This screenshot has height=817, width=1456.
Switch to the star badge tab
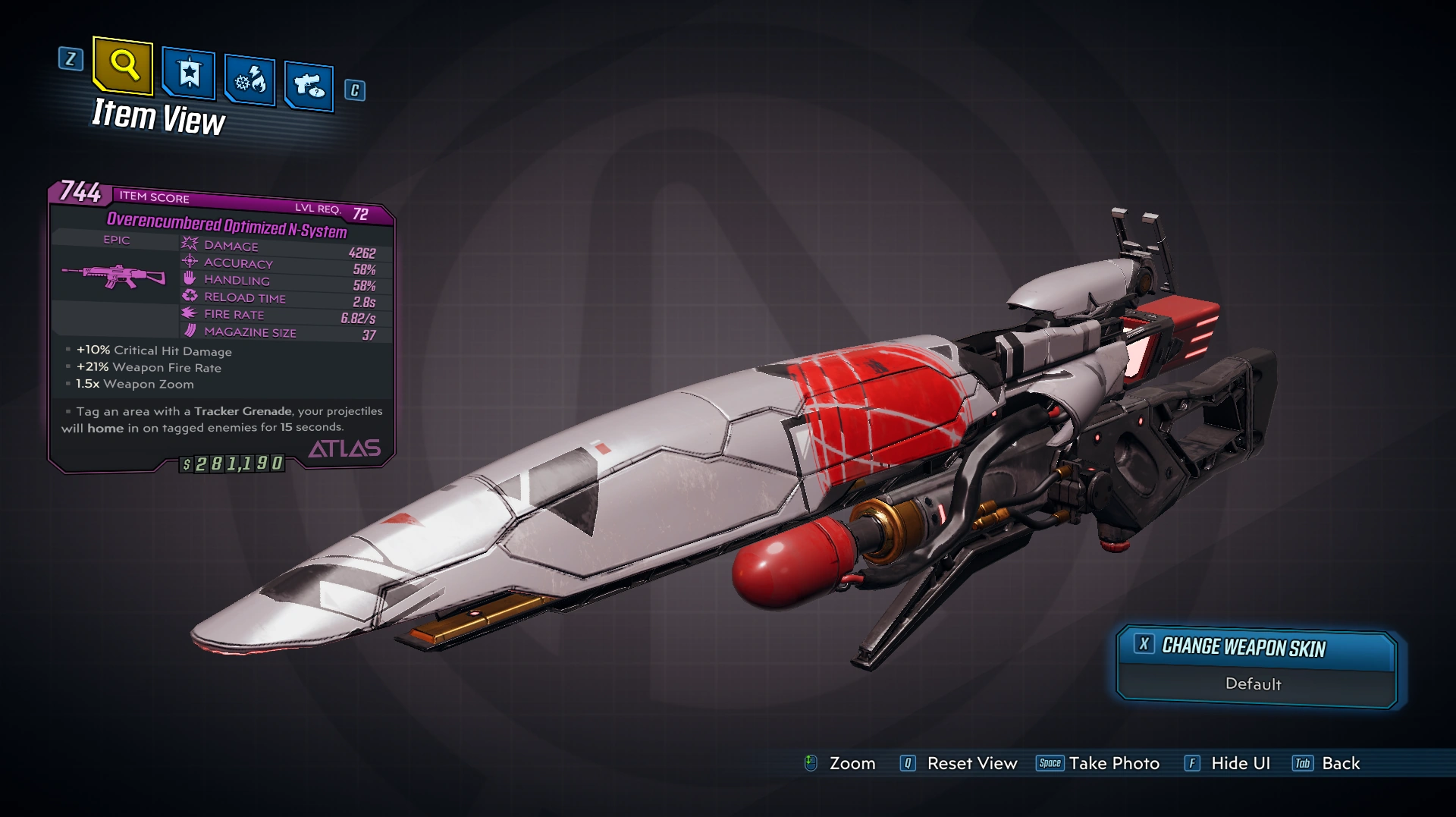click(x=189, y=74)
